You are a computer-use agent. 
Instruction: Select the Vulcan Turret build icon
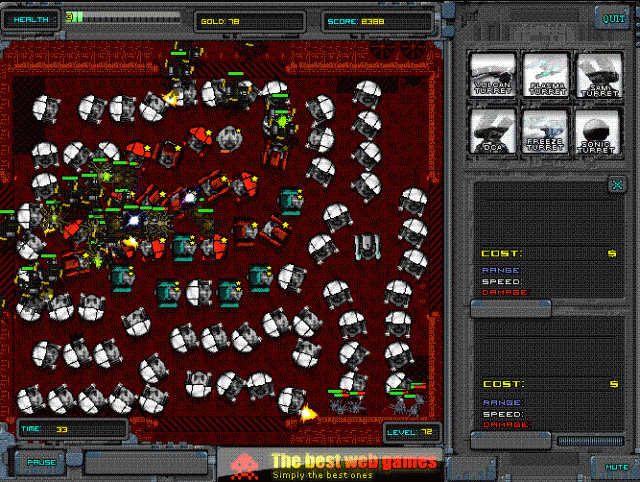[494, 75]
